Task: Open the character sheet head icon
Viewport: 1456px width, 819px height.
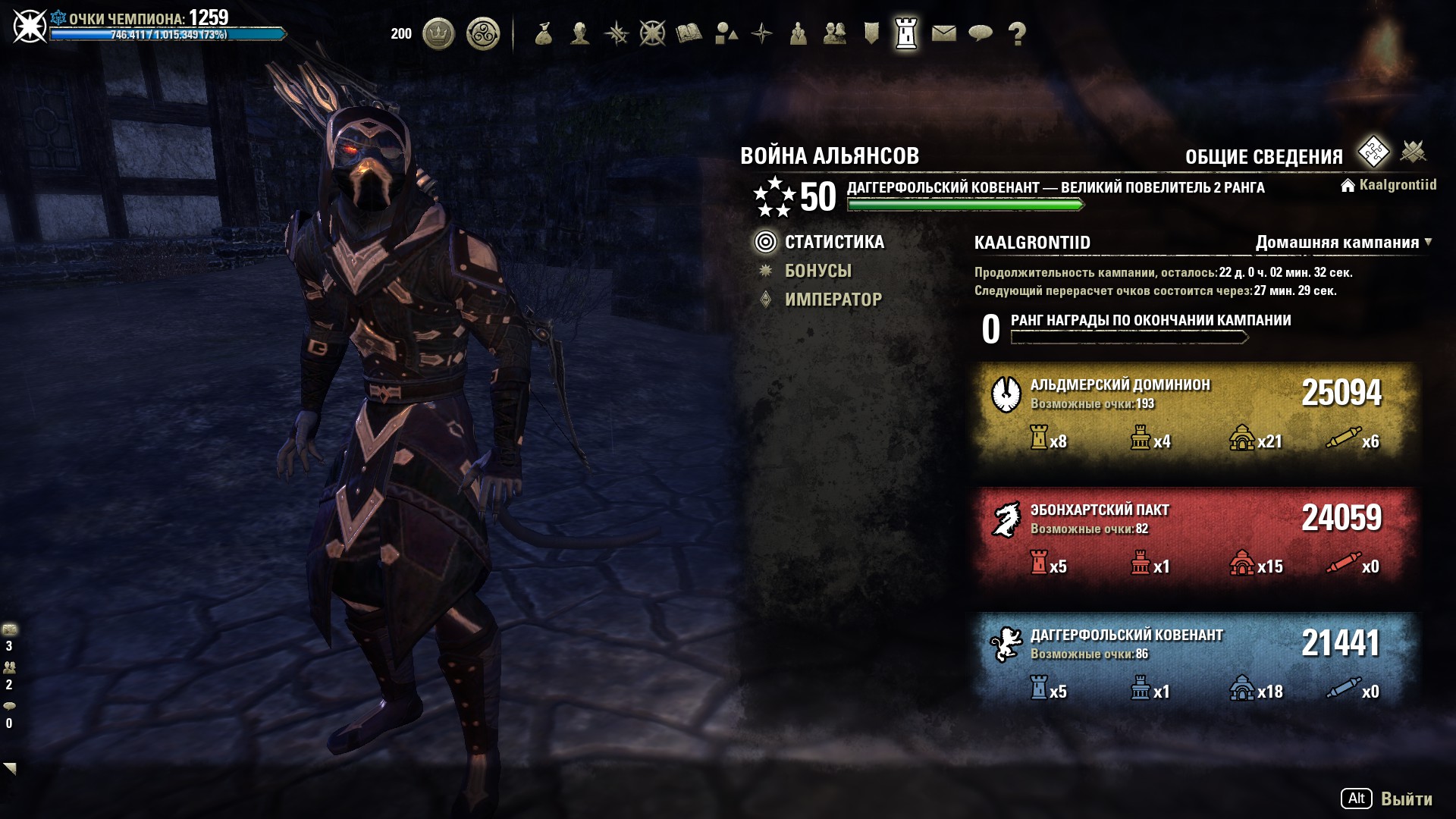Action: [580, 33]
